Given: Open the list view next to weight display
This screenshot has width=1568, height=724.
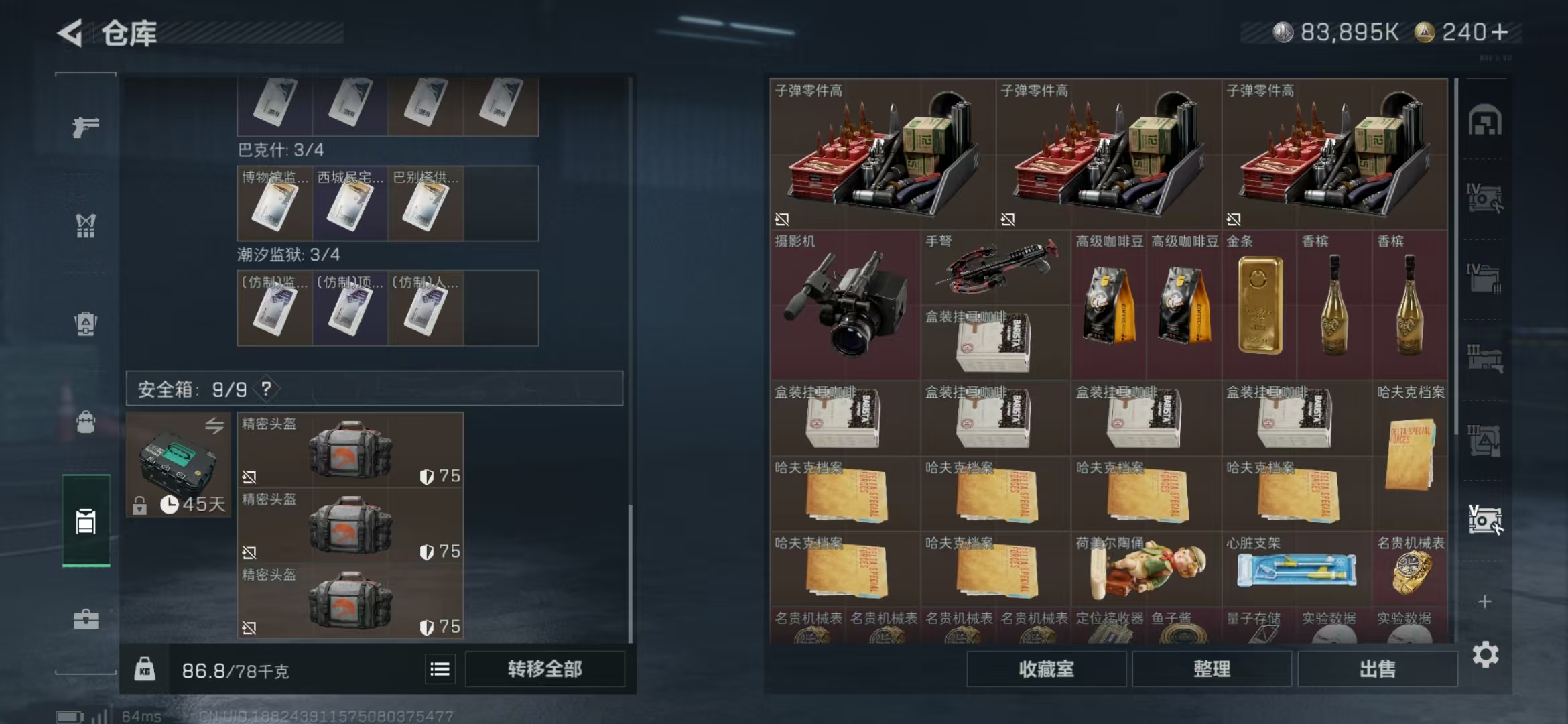Looking at the screenshot, I should 439,668.
